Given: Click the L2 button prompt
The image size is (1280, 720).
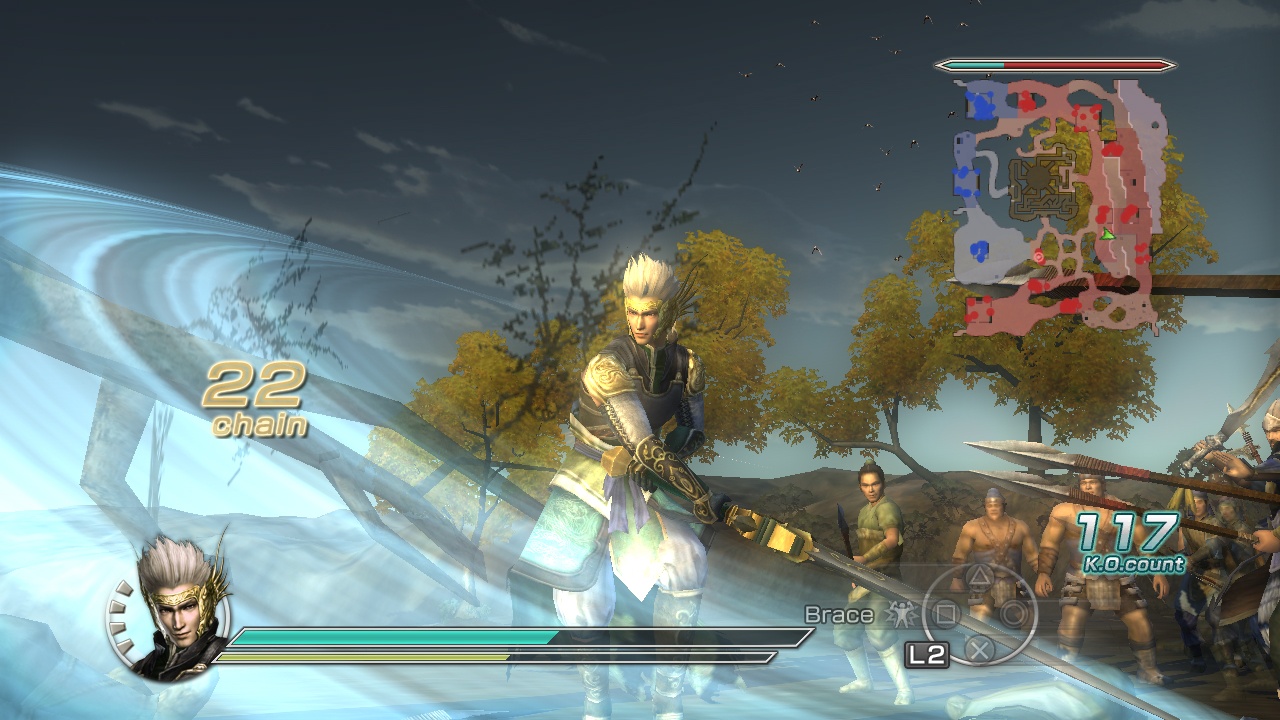Looking at the screenshot, I should (x=928, y=651).
